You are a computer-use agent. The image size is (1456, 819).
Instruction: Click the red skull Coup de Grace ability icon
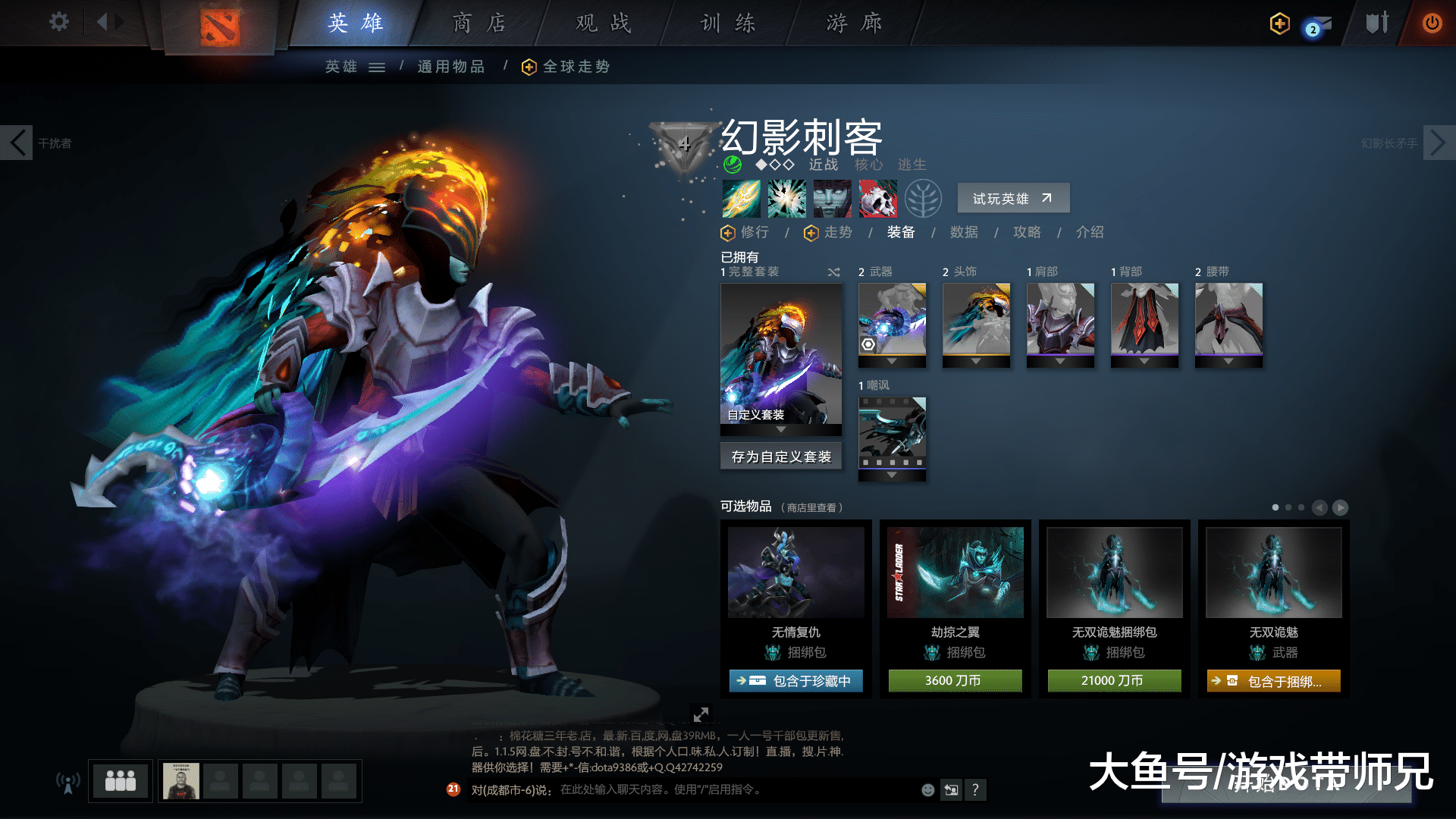877,199
